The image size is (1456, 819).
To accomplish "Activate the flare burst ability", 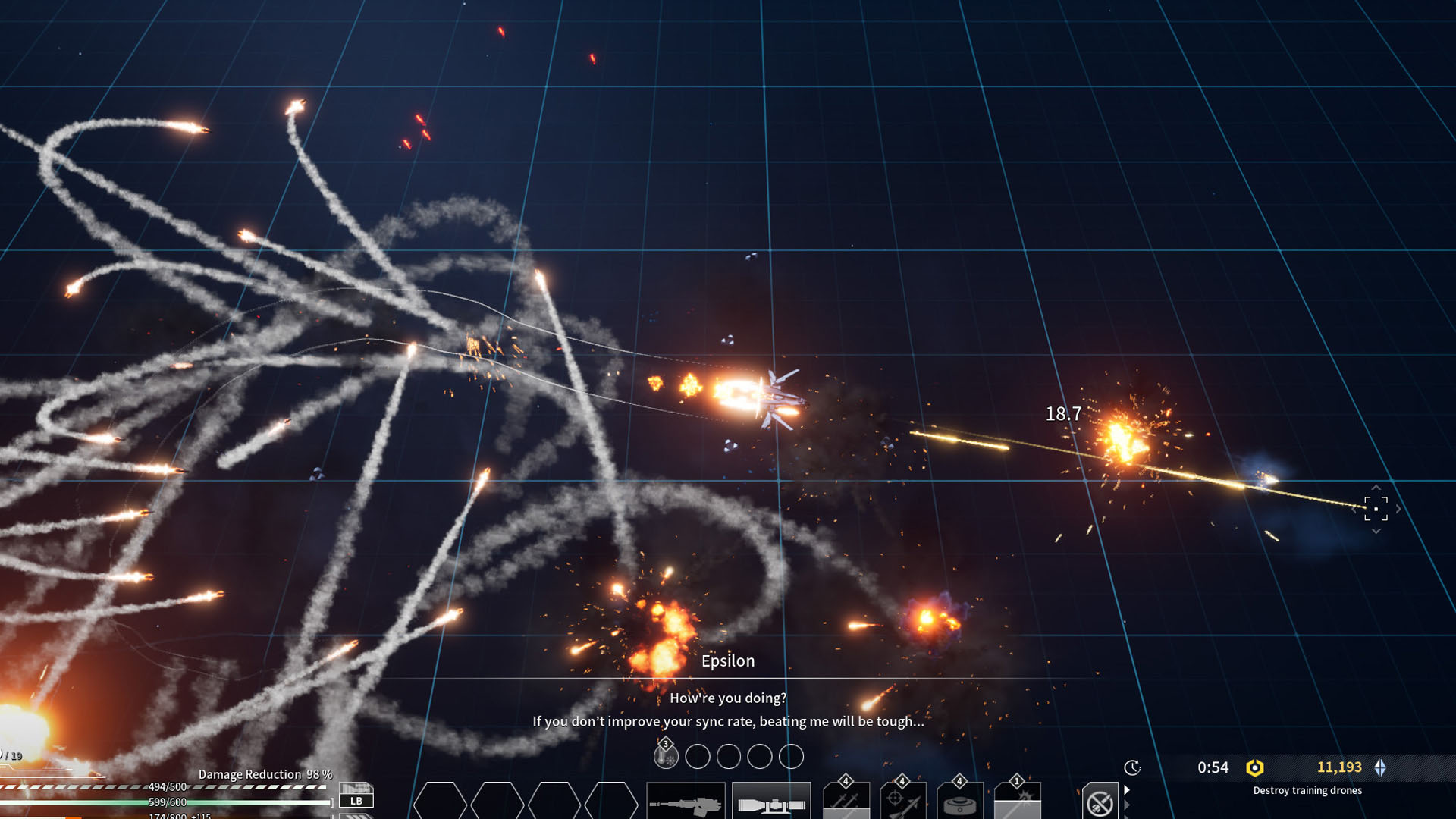I will (x=1018, y=802).
